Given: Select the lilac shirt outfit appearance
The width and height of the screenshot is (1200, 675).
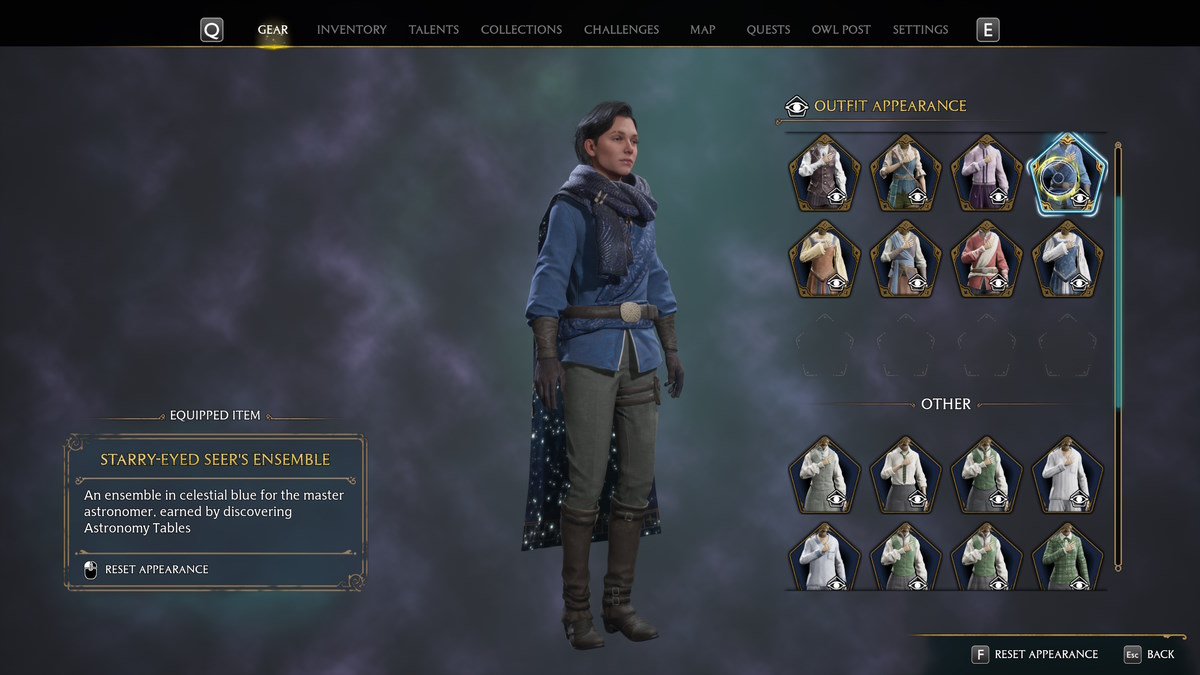Looking at the screenshot, I should tap(988, 174).
